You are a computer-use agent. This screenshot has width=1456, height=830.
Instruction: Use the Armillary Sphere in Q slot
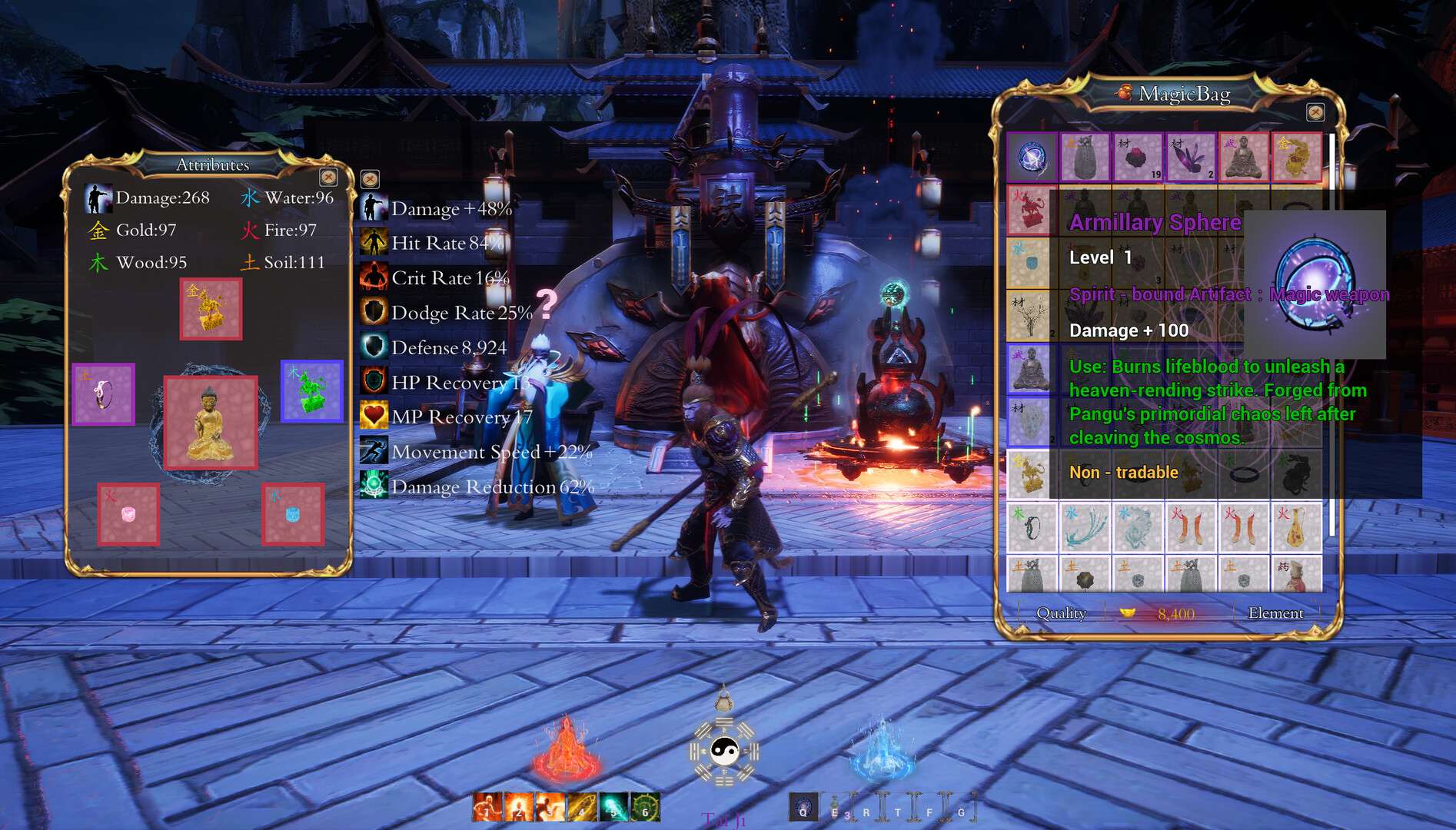coord(803,808)
